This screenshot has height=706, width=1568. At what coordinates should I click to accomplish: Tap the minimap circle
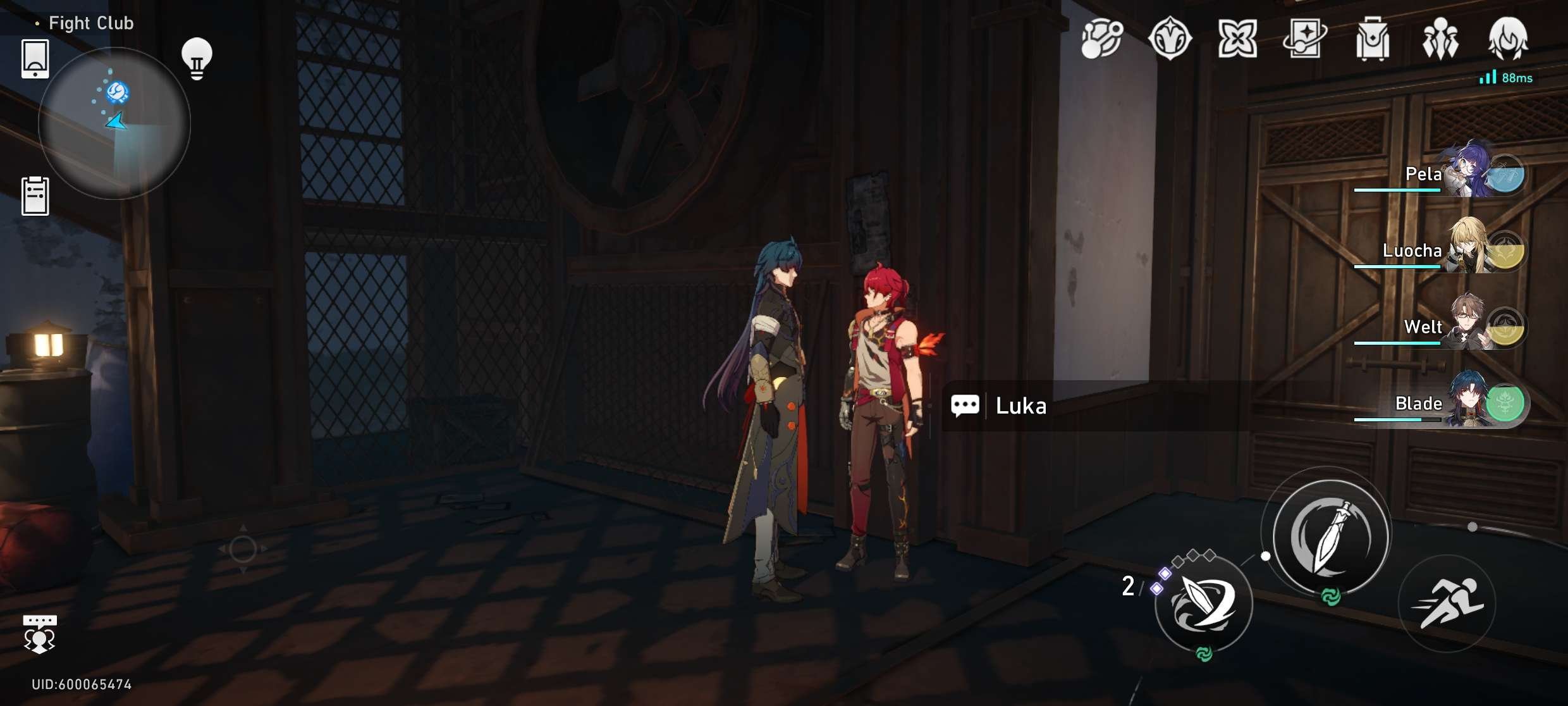point(116,124)
